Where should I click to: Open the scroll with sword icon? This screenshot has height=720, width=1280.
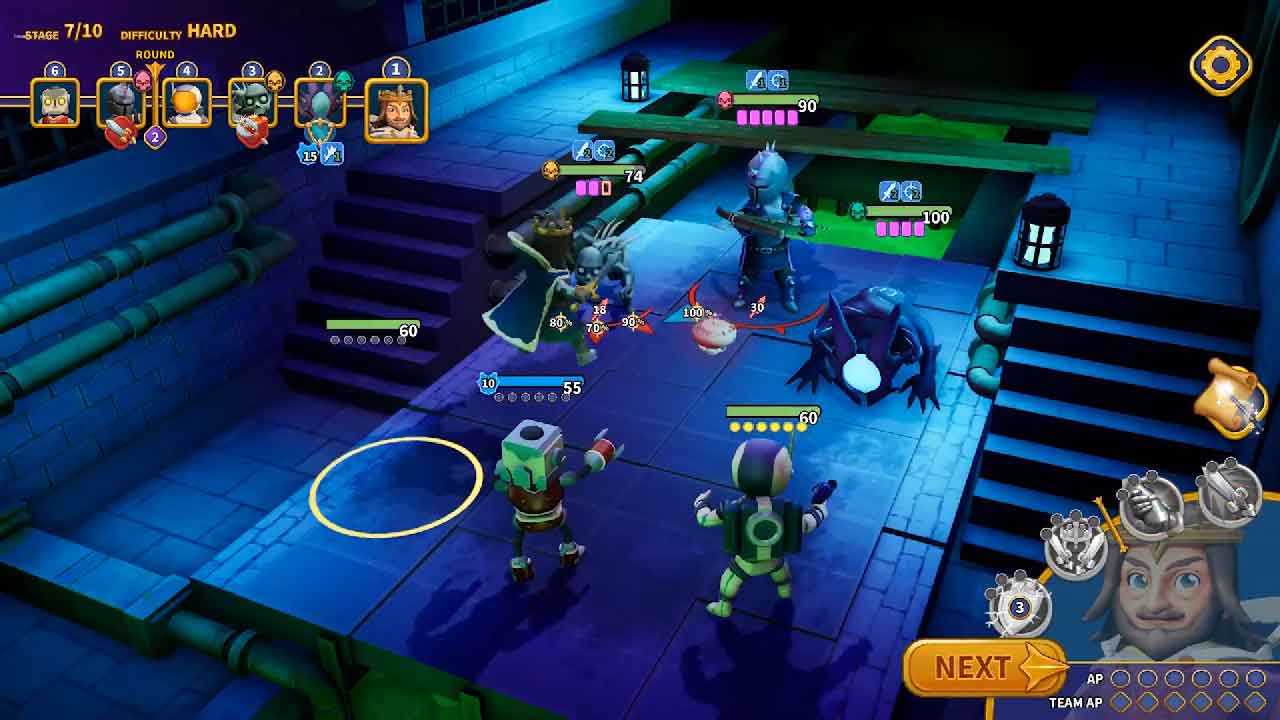[1232, 400]
